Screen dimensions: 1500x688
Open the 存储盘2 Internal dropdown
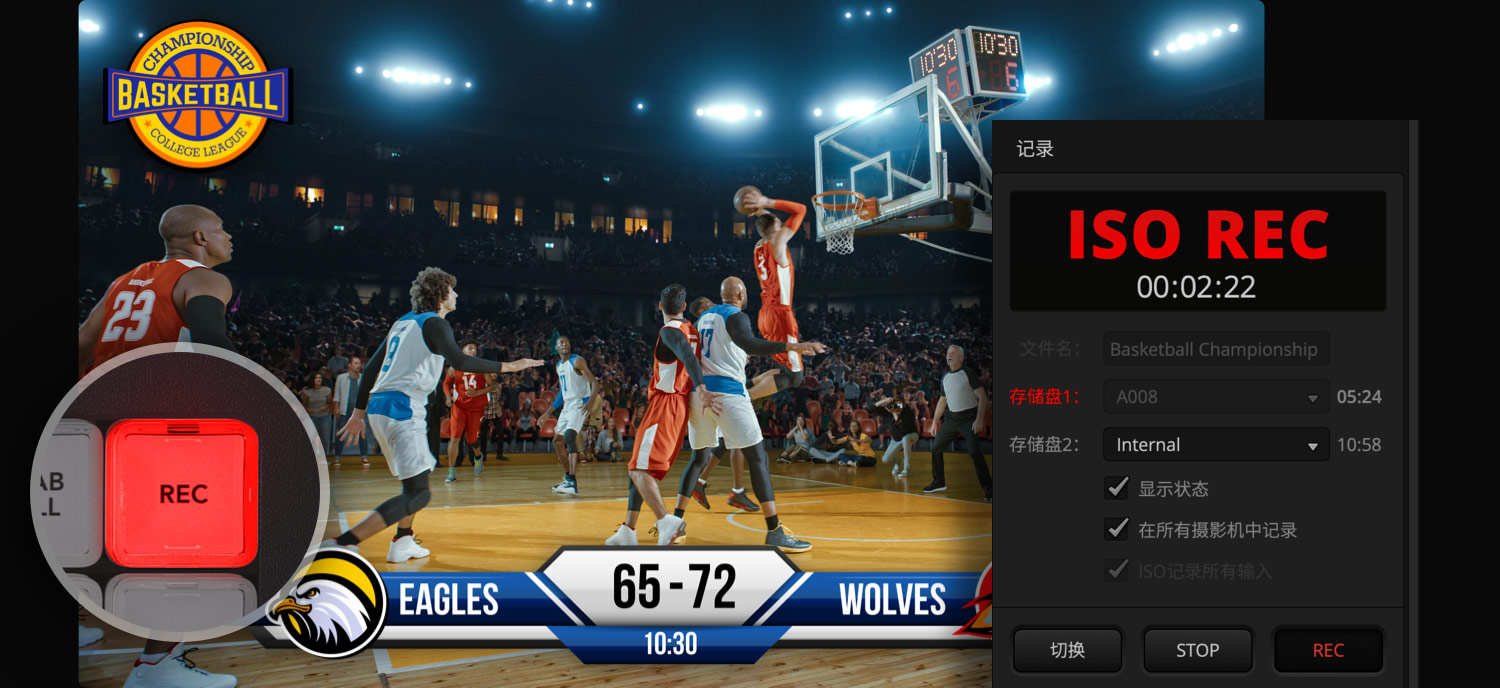1215,445
